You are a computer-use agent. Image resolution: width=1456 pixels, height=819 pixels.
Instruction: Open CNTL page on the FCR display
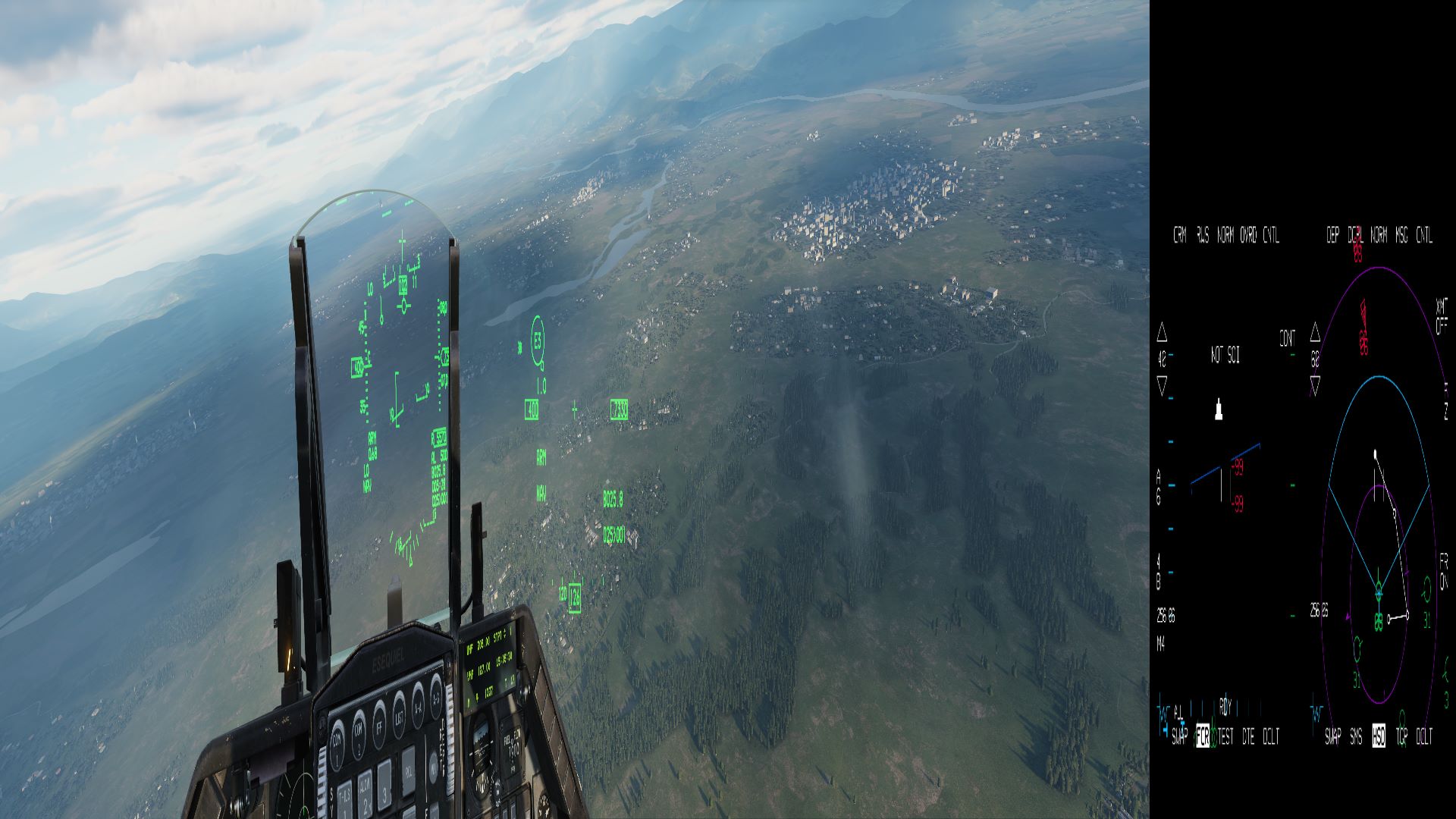coord(1272,236)
